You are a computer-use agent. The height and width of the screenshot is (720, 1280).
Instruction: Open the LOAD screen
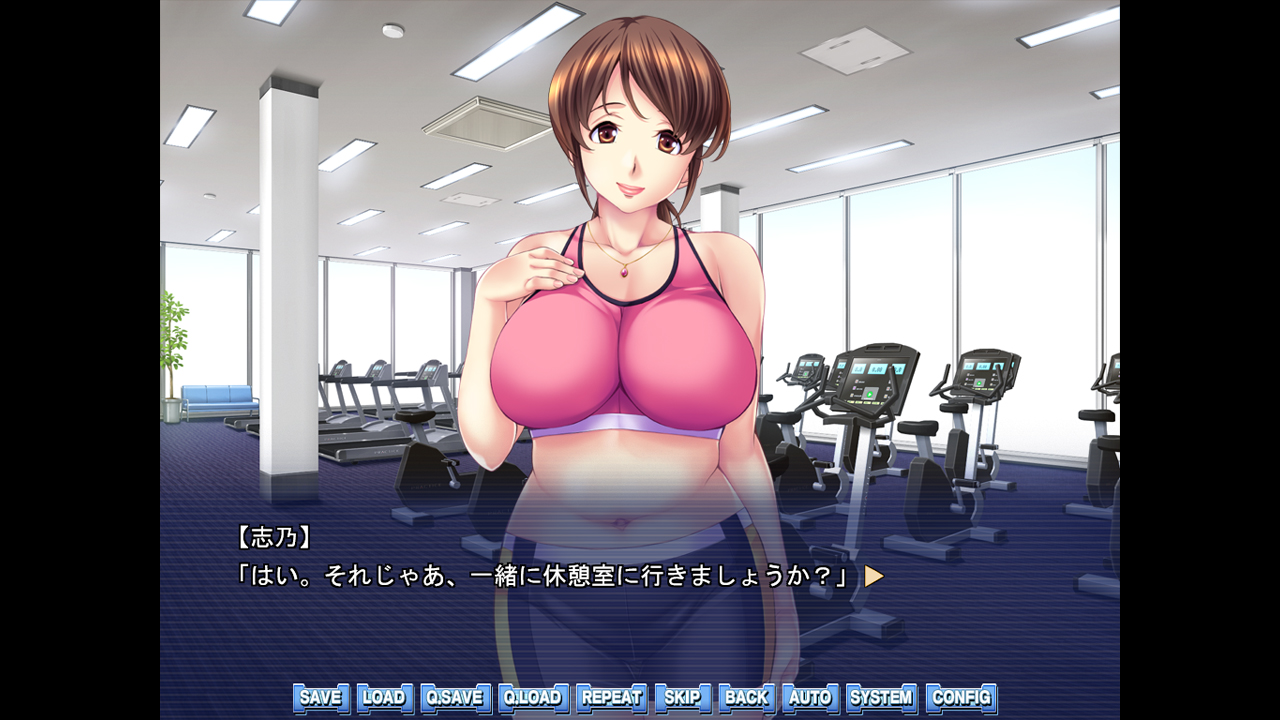385,697
